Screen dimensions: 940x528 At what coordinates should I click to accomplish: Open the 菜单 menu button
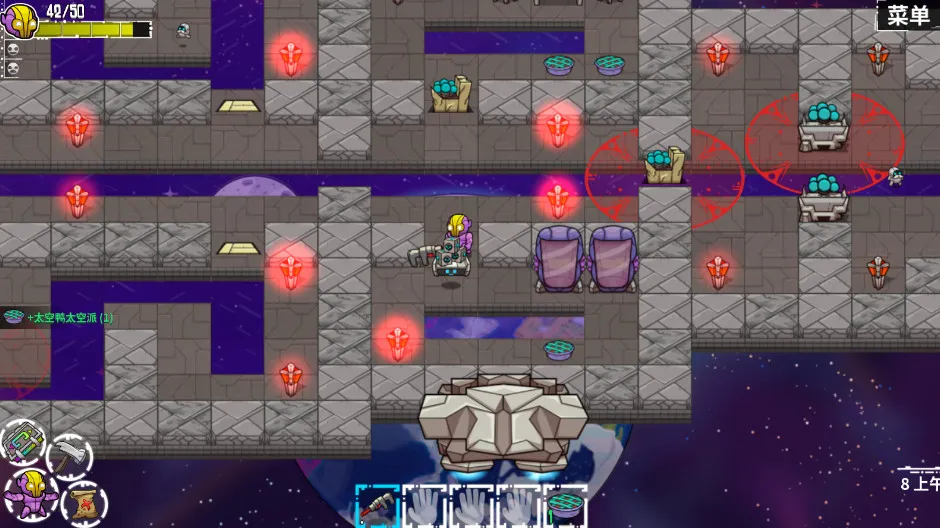click(908, 15)
